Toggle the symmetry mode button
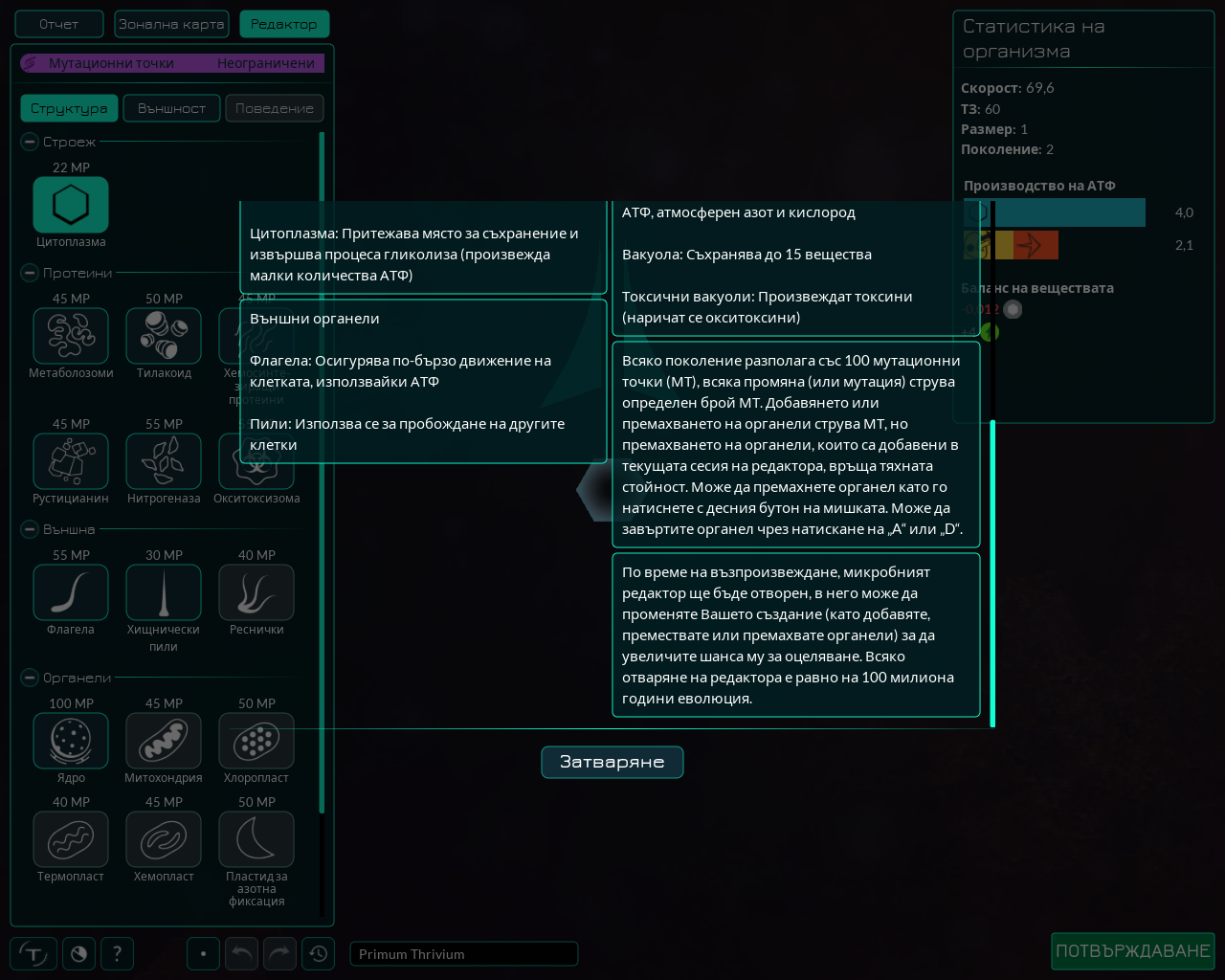Image resolution: width=1225 pixels, height=980 pixels. (x=203, y=953)
